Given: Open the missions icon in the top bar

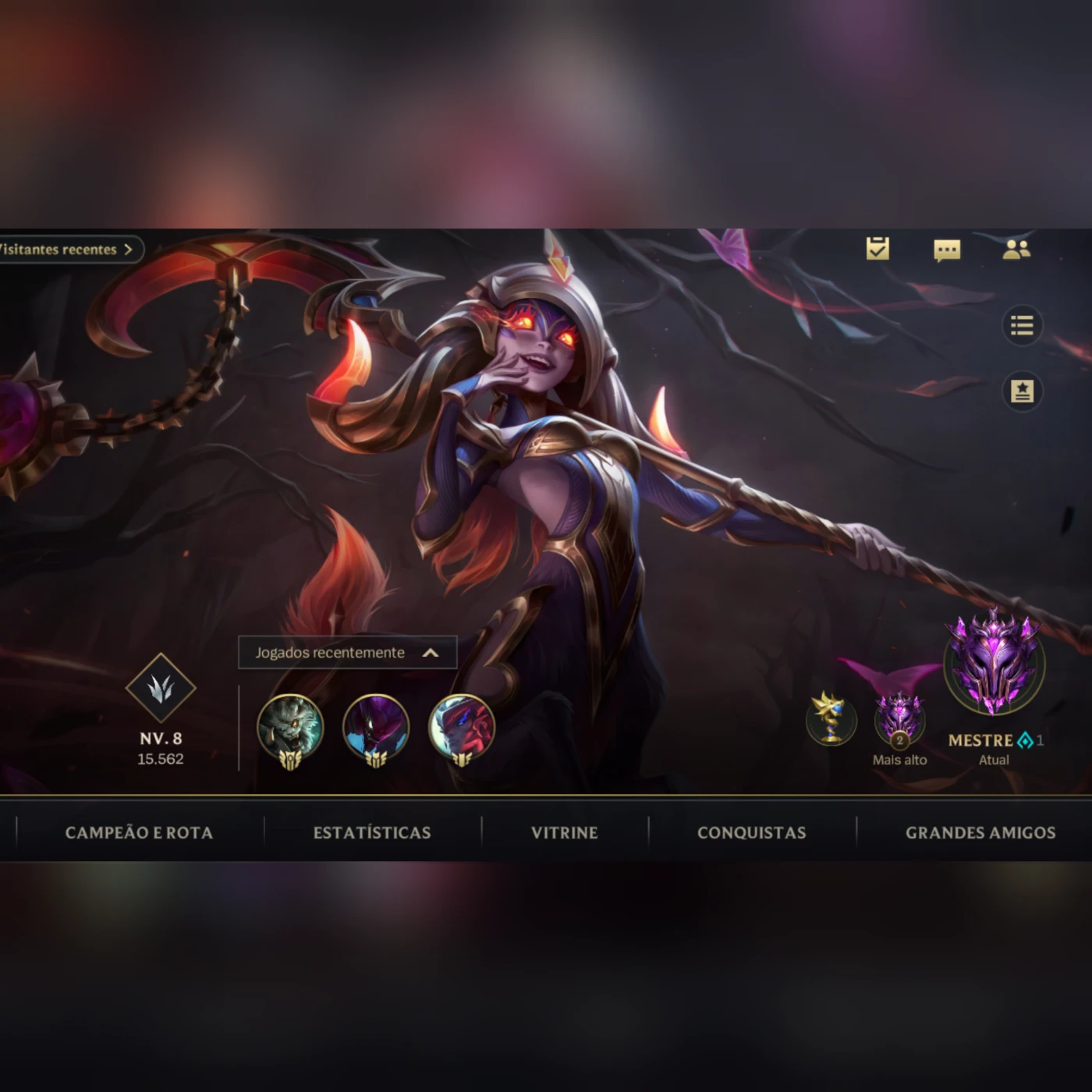Looking at the screenshot, I should coord(877,249).
